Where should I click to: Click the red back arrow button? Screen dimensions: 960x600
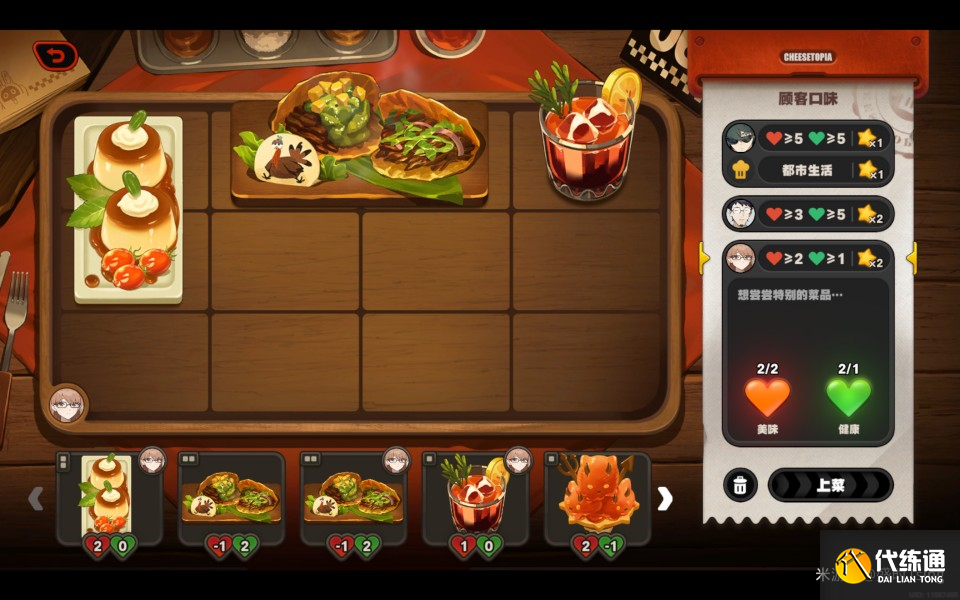[x=55, y=56]
